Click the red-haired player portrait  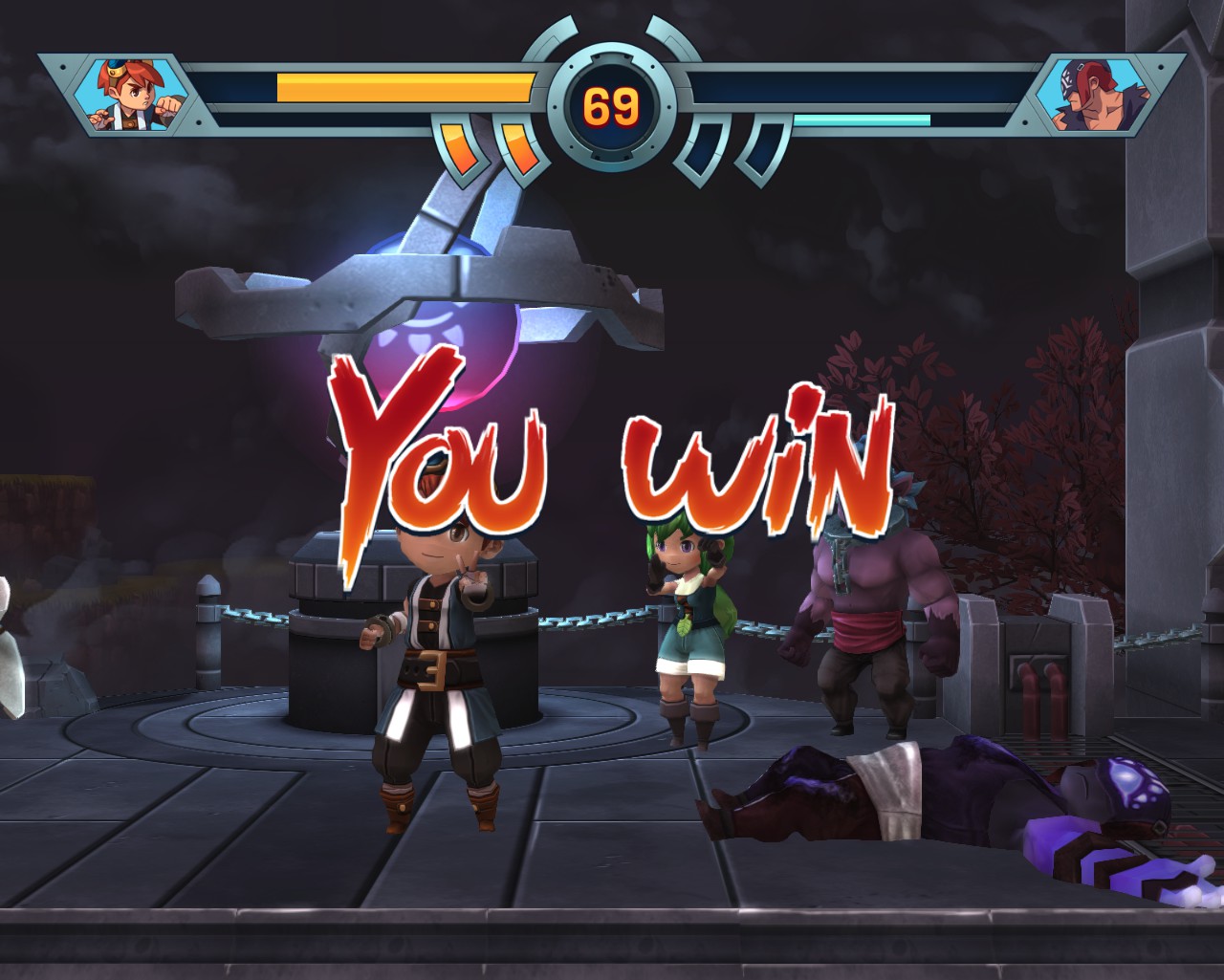coord(132,94)
